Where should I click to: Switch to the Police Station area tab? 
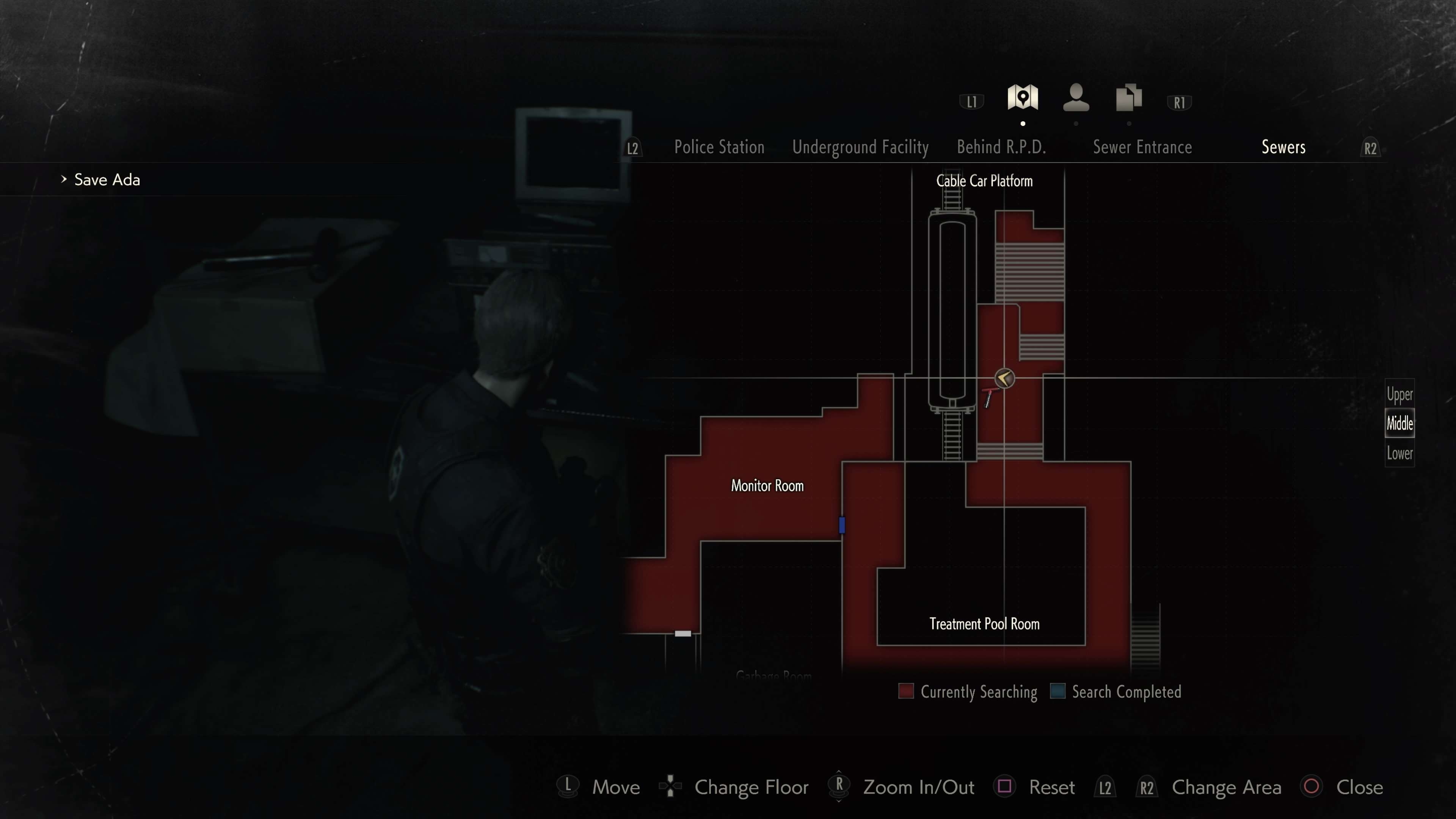[x=719, y=147]
